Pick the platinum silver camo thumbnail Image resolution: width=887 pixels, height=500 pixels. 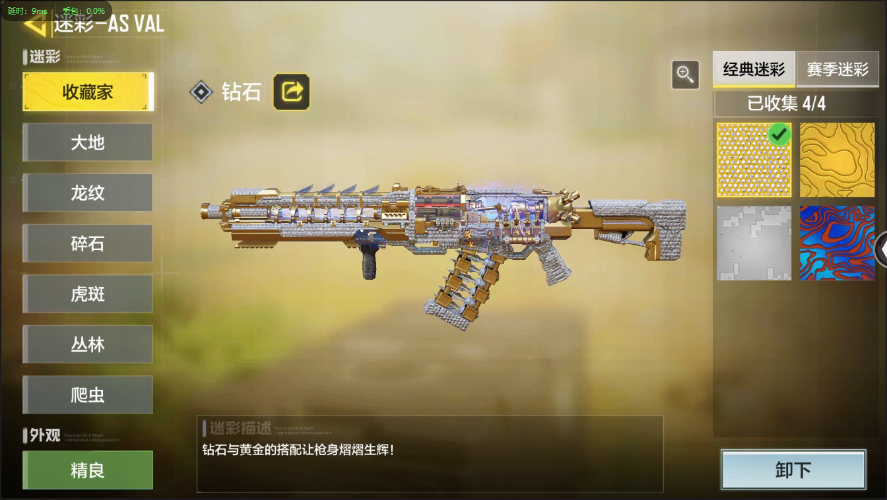tap(754, 243)
